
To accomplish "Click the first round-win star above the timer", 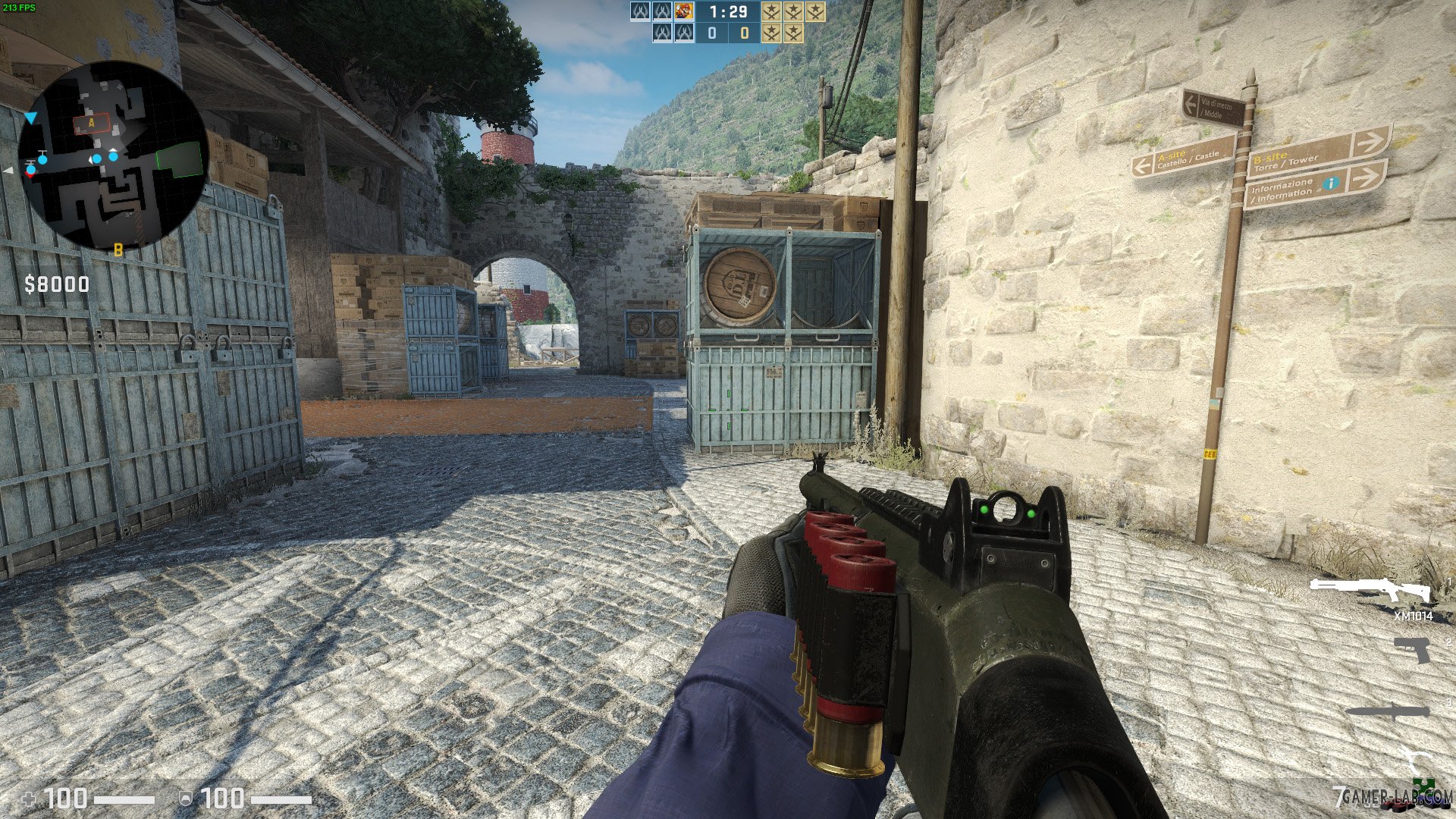I will click(x=771, y=12).
